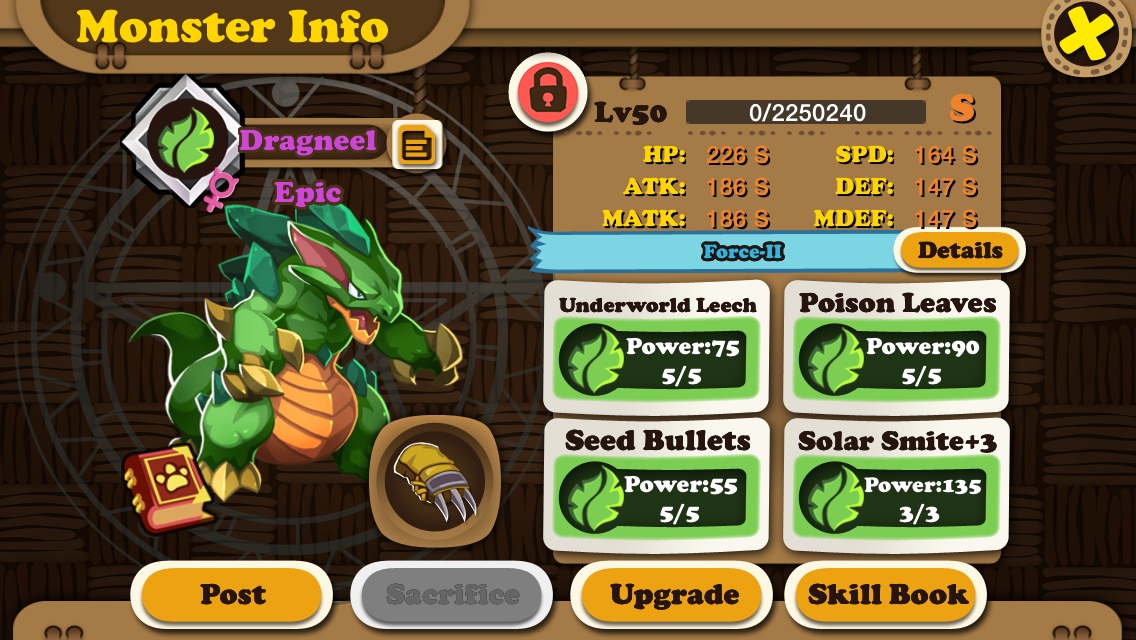Open the Upgrade menu
1136x640 pixels.
coord(674,594)
